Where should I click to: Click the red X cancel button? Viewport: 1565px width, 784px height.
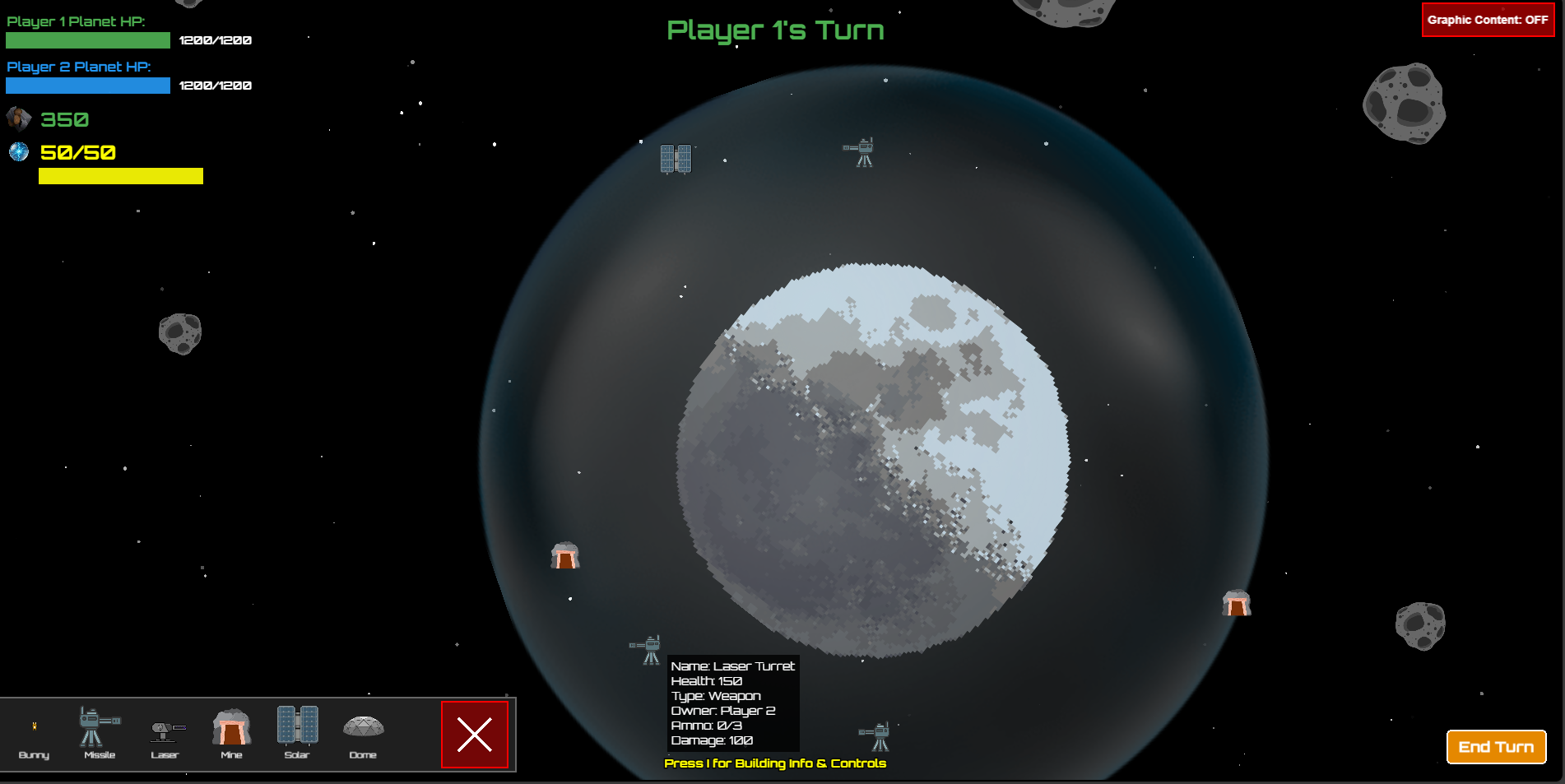coord(475,735)
